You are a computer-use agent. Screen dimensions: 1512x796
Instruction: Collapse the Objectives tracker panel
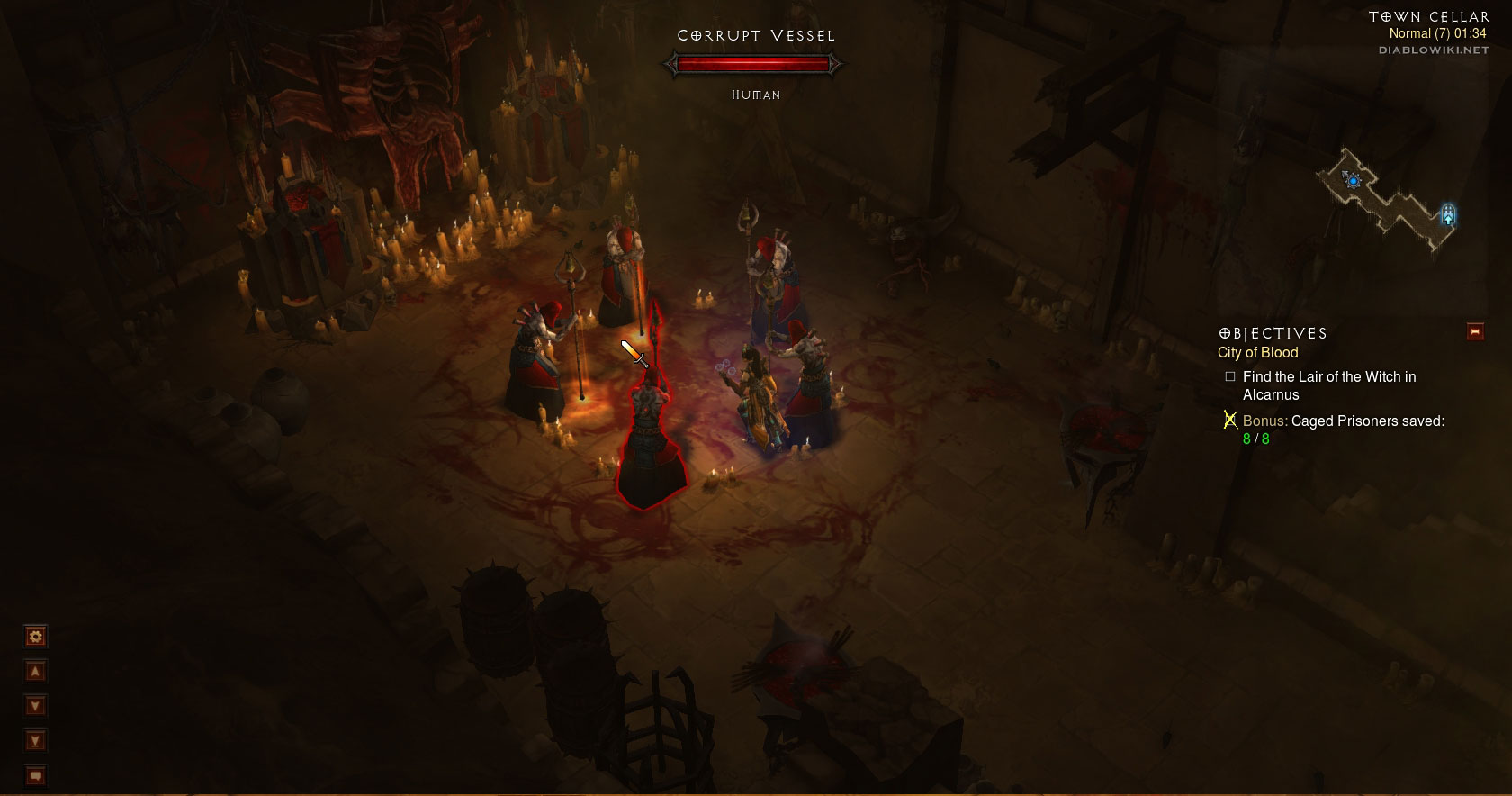click(1475, 331)
